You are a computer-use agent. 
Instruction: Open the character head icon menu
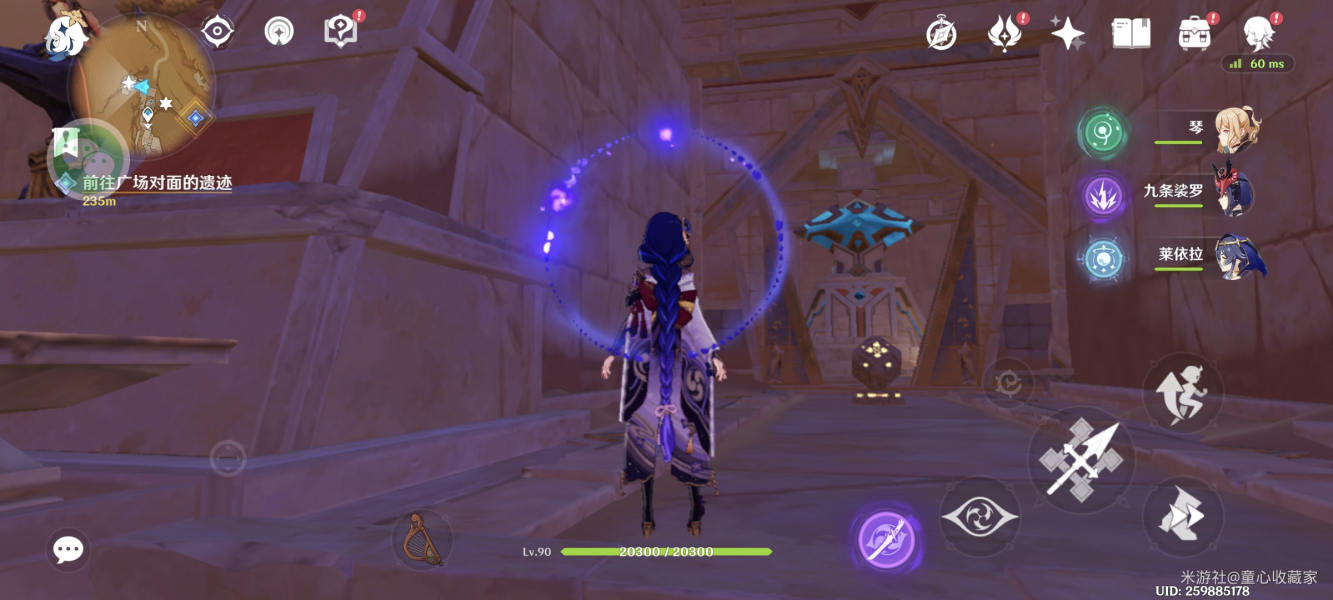(x=1258, y=34)
